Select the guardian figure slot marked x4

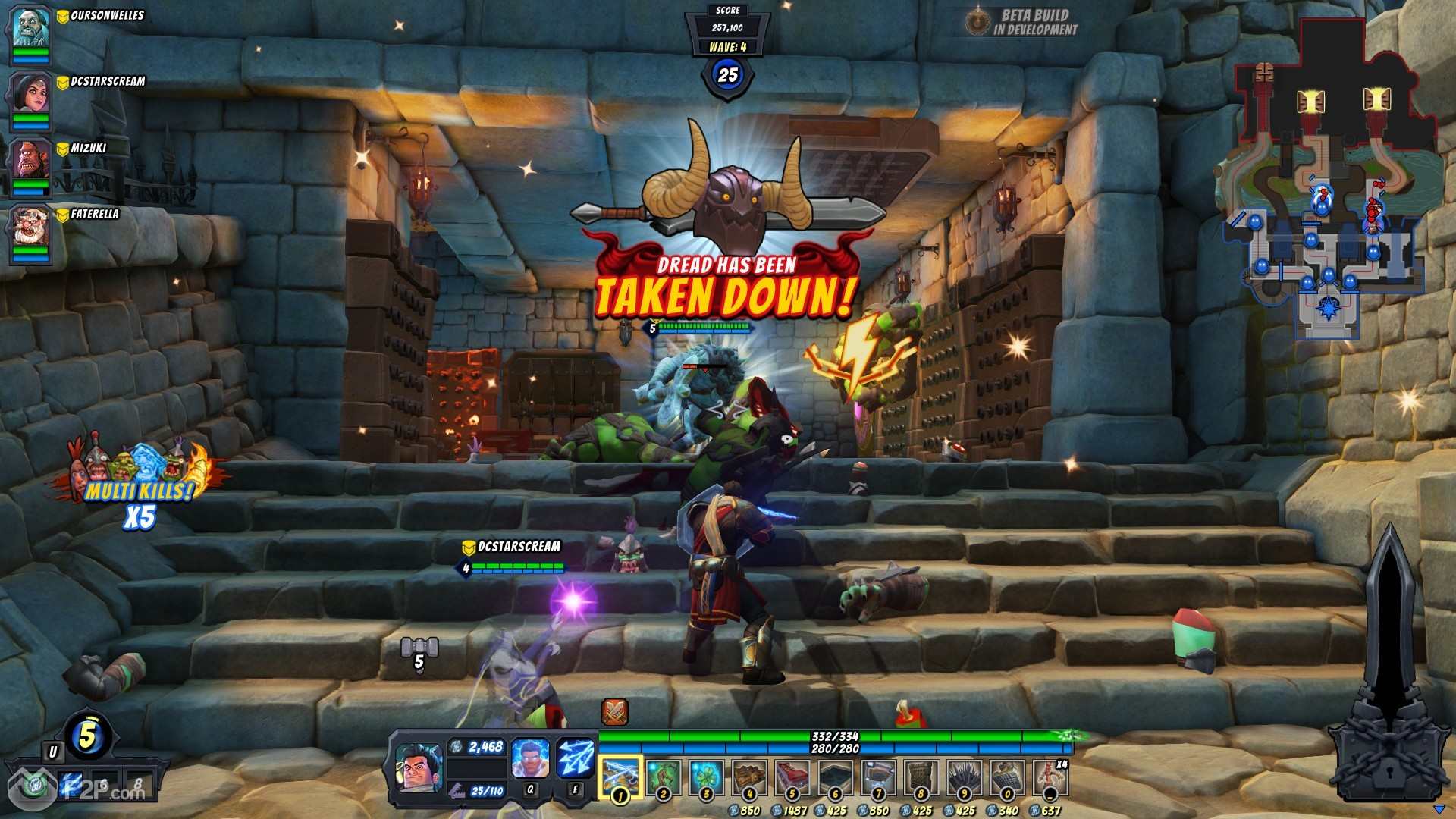pyautogui.click(x=1050, y=776)
